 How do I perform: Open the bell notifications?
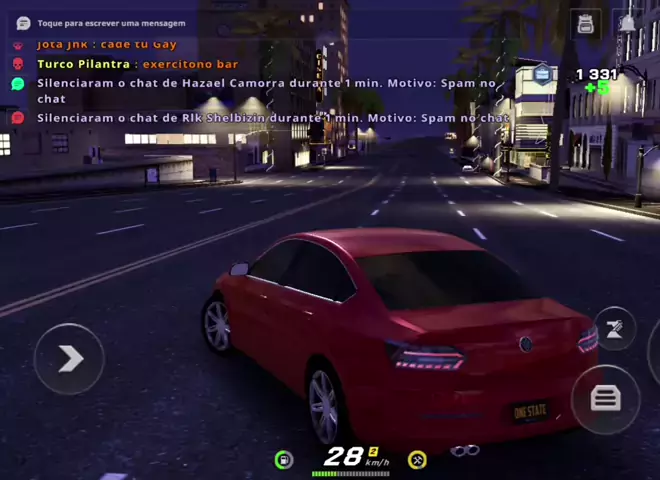627,24
